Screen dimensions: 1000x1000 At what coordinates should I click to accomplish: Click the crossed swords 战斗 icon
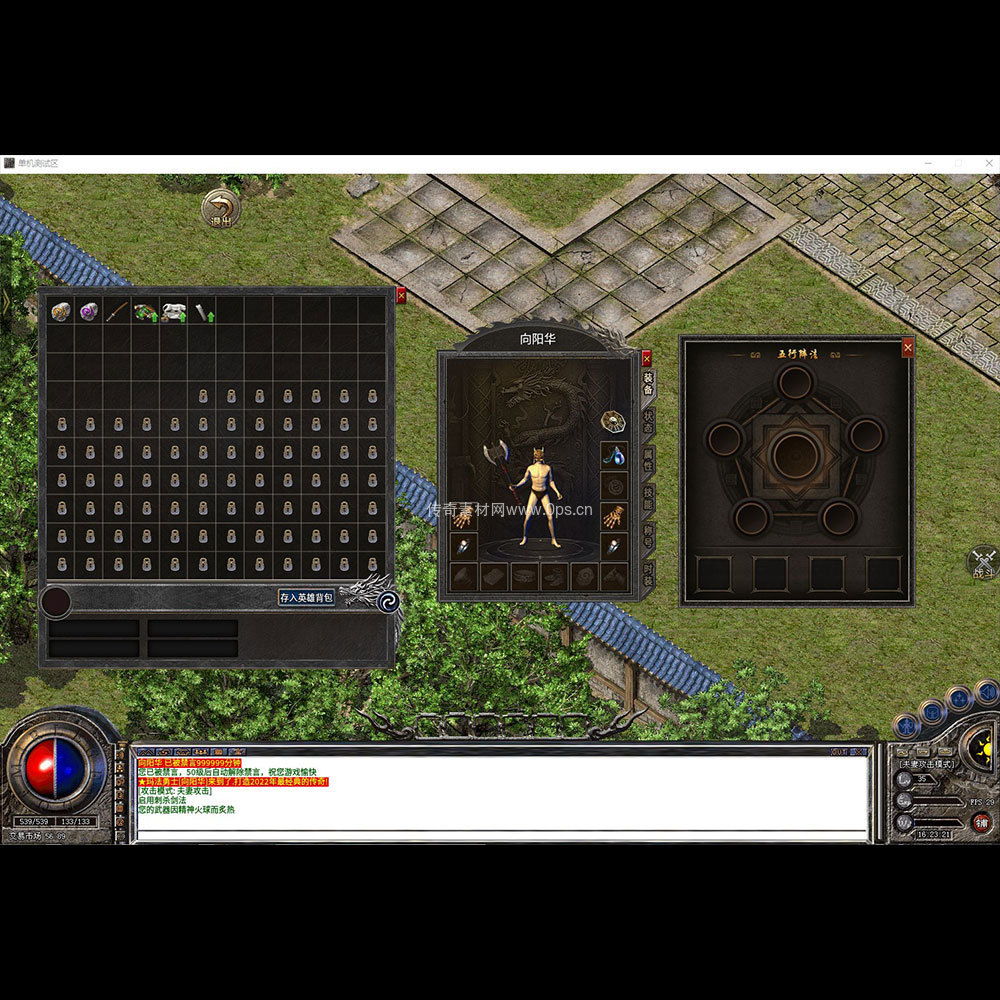(x=984, y=561)
